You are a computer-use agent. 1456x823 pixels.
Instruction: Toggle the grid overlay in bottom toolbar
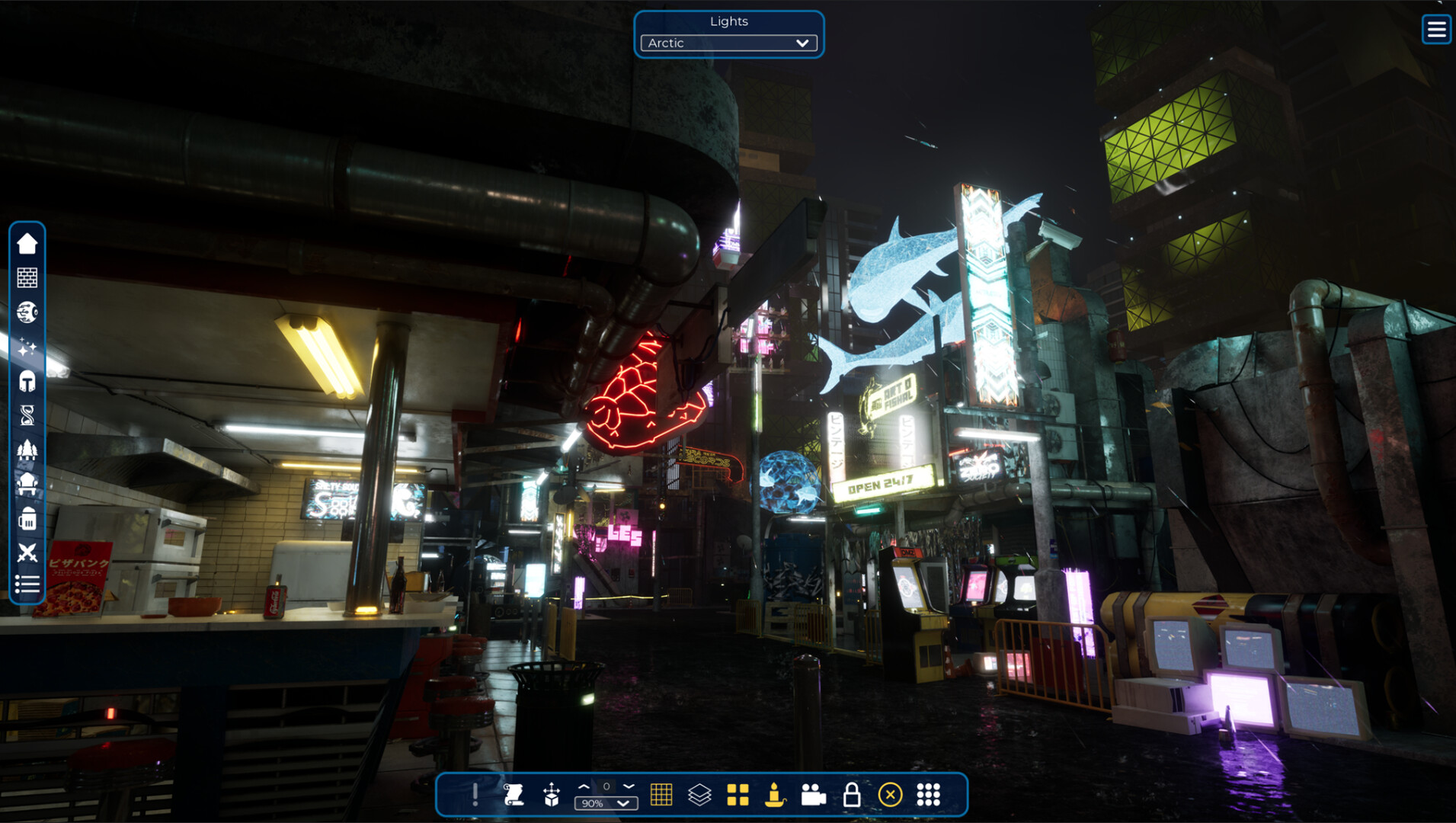point(661,795)
